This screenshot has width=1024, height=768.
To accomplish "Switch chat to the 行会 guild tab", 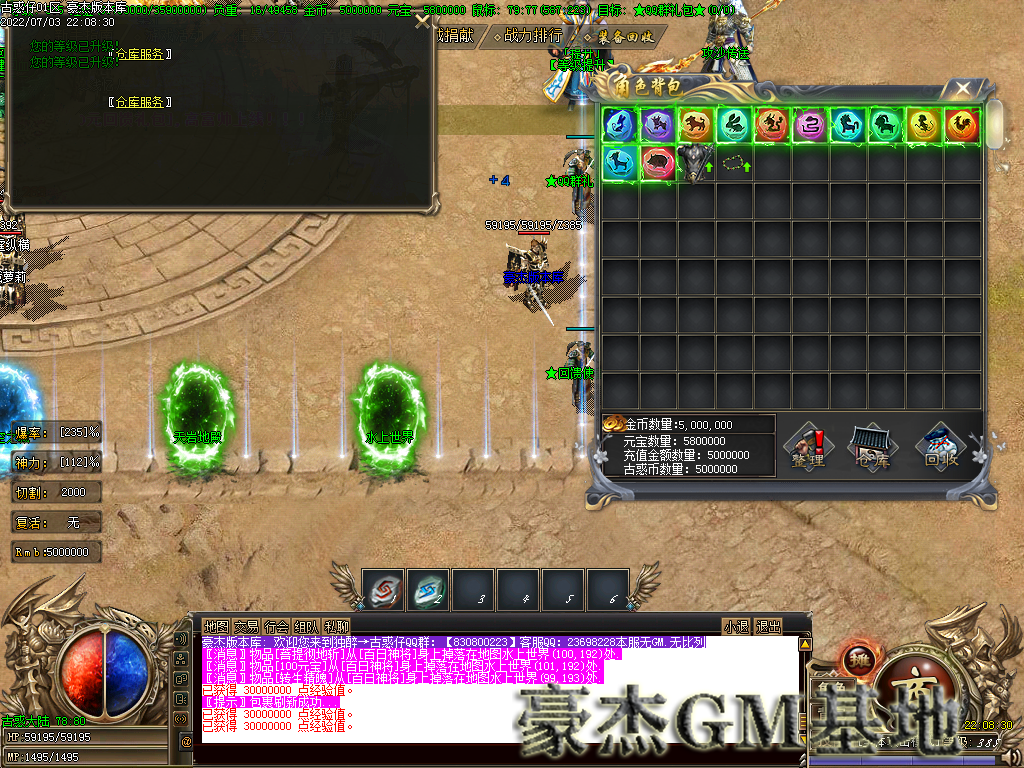I will [x=276, y=627].
